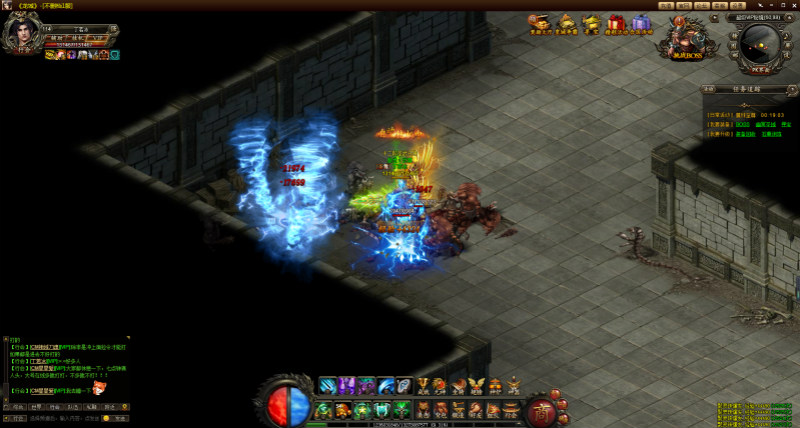
Task: Open the purple gift box event
Action: click(641, 24)
